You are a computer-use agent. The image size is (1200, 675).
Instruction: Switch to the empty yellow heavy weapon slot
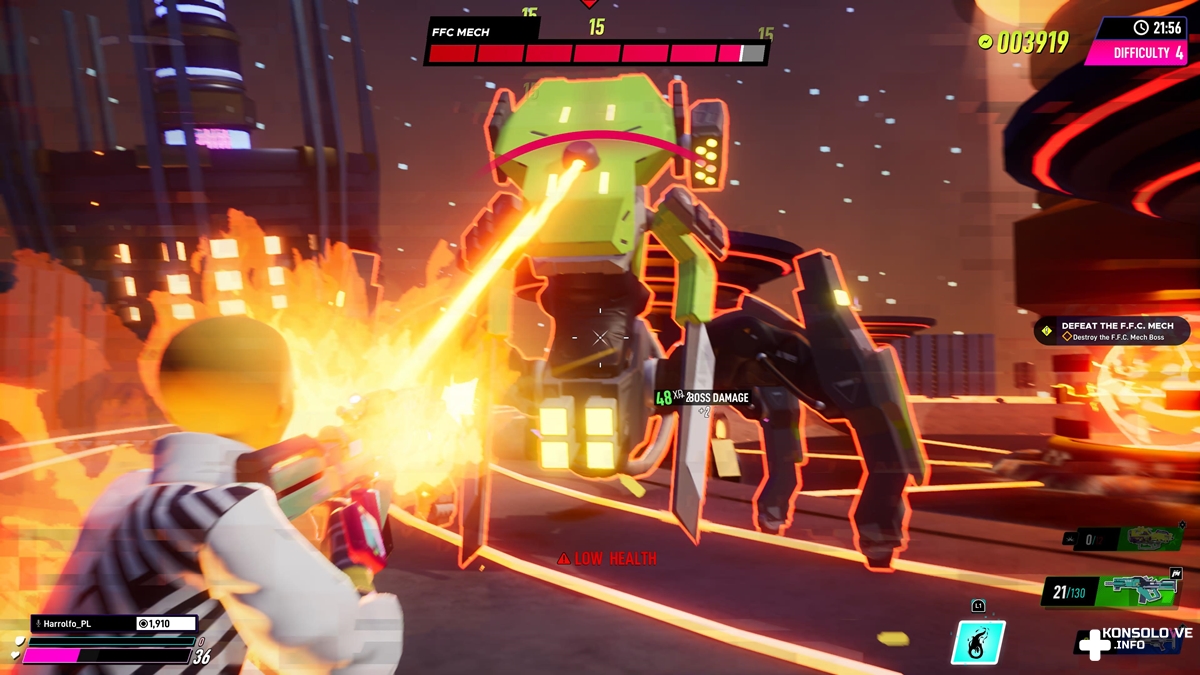pyautogui.click(x=1125, y=539)
